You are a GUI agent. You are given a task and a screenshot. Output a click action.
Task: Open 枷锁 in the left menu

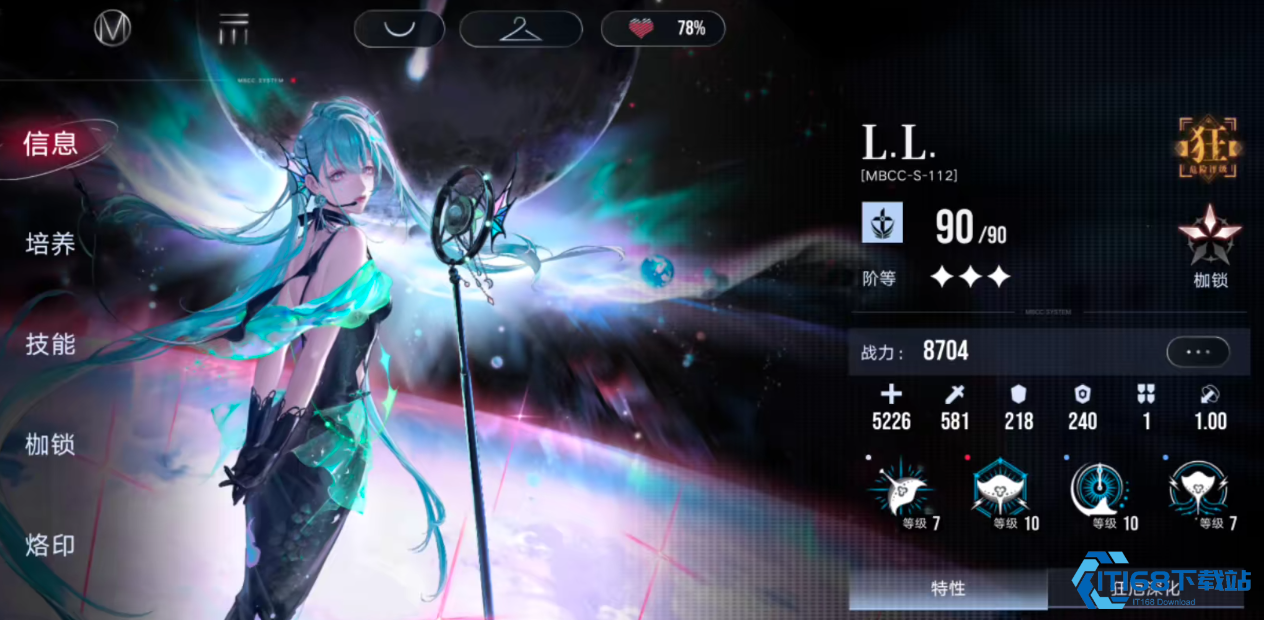click(51, 445)
